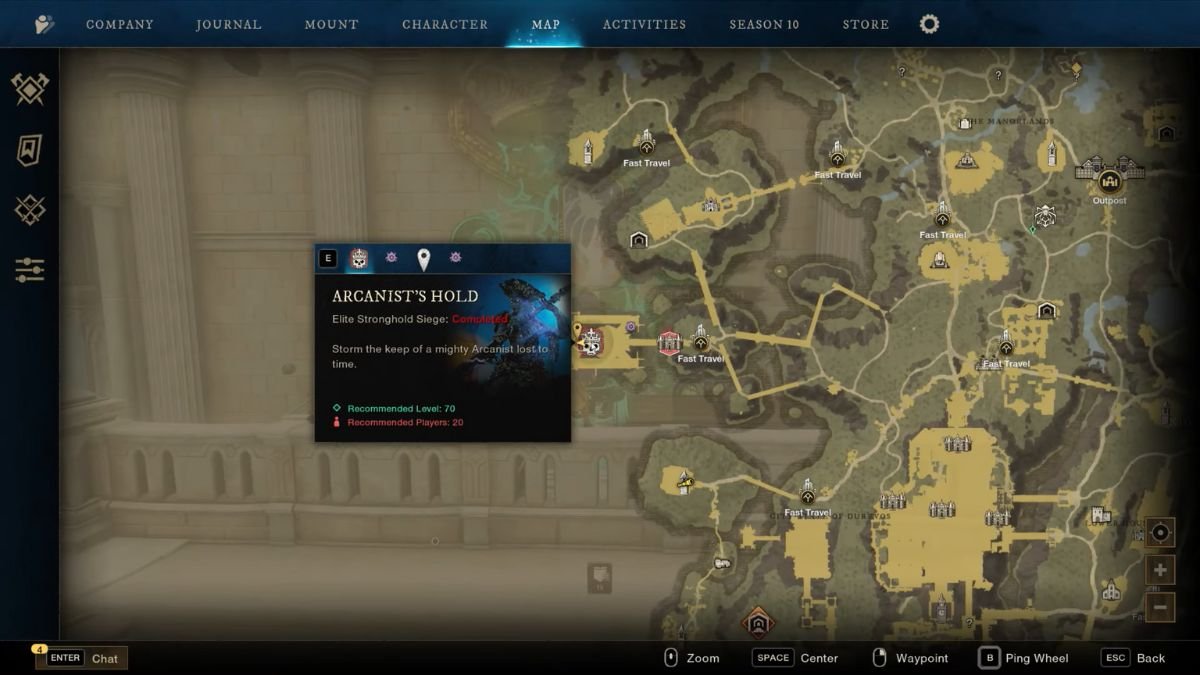1200x675 pixels.
Task: Open the Company menu
Action: tap(119, 24)
